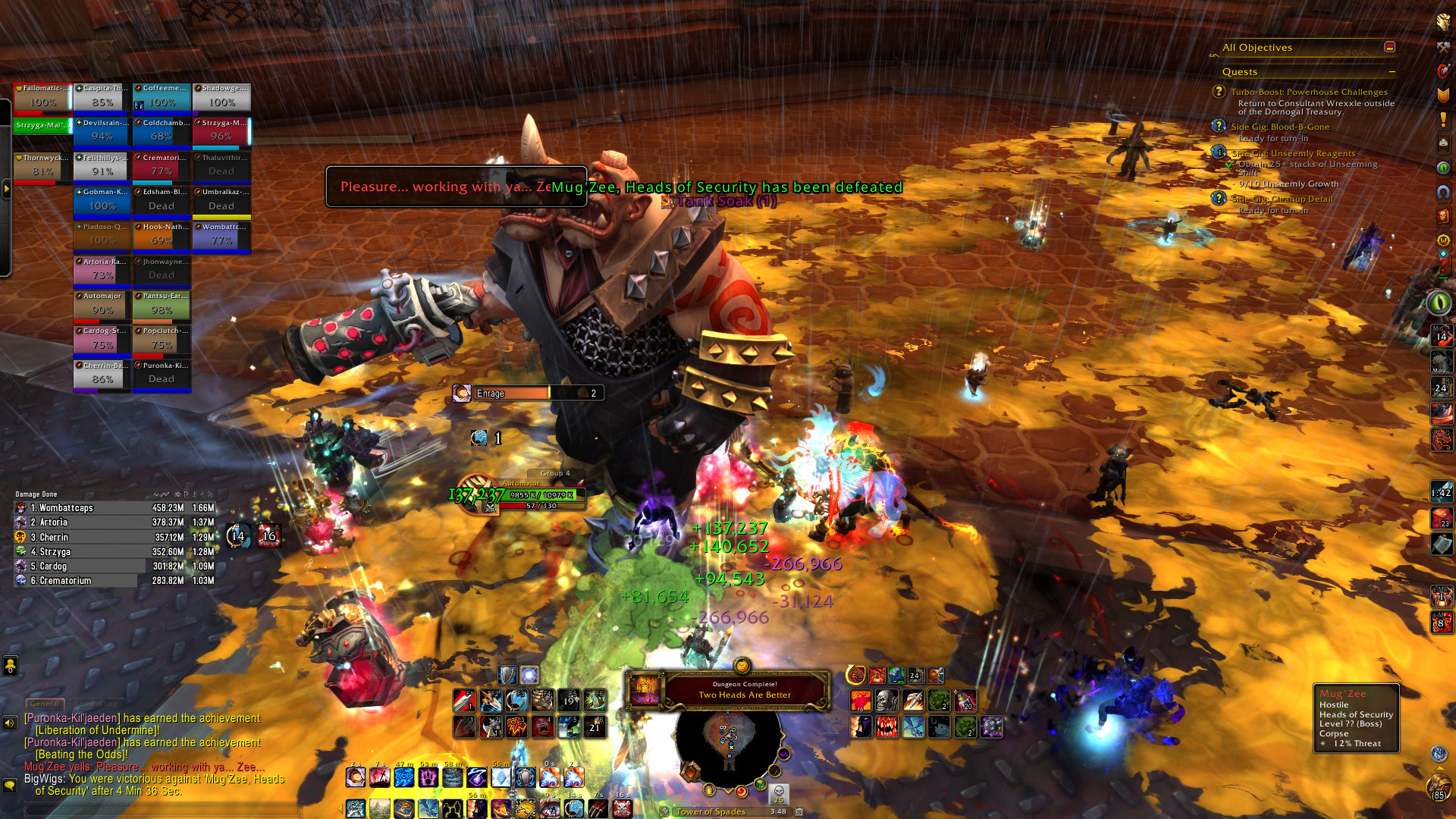Select Side Gig: Unseemly Reagents quest
This screenshot has height=819, width=1456.
[x=1292, y=153]
